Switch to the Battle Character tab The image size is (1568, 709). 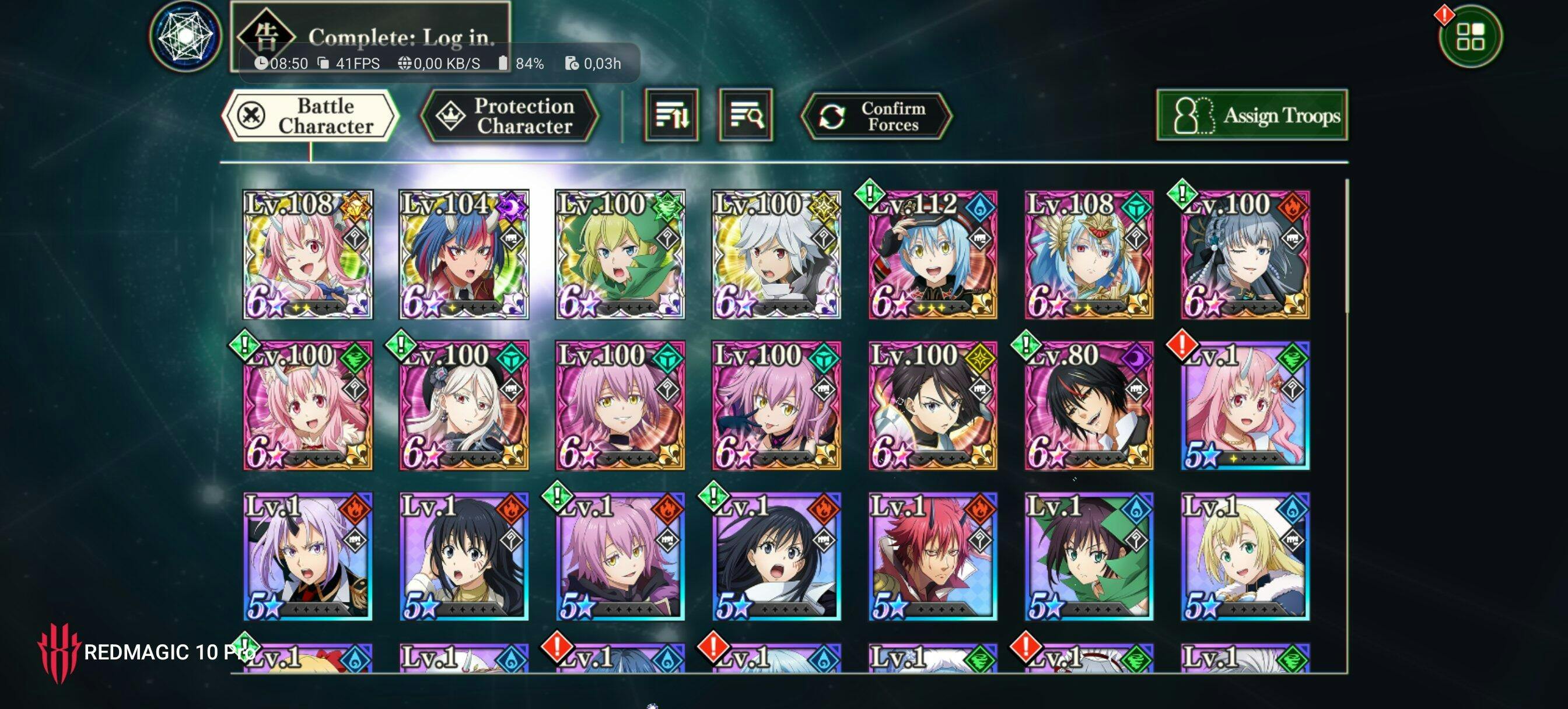coord(310,115)
